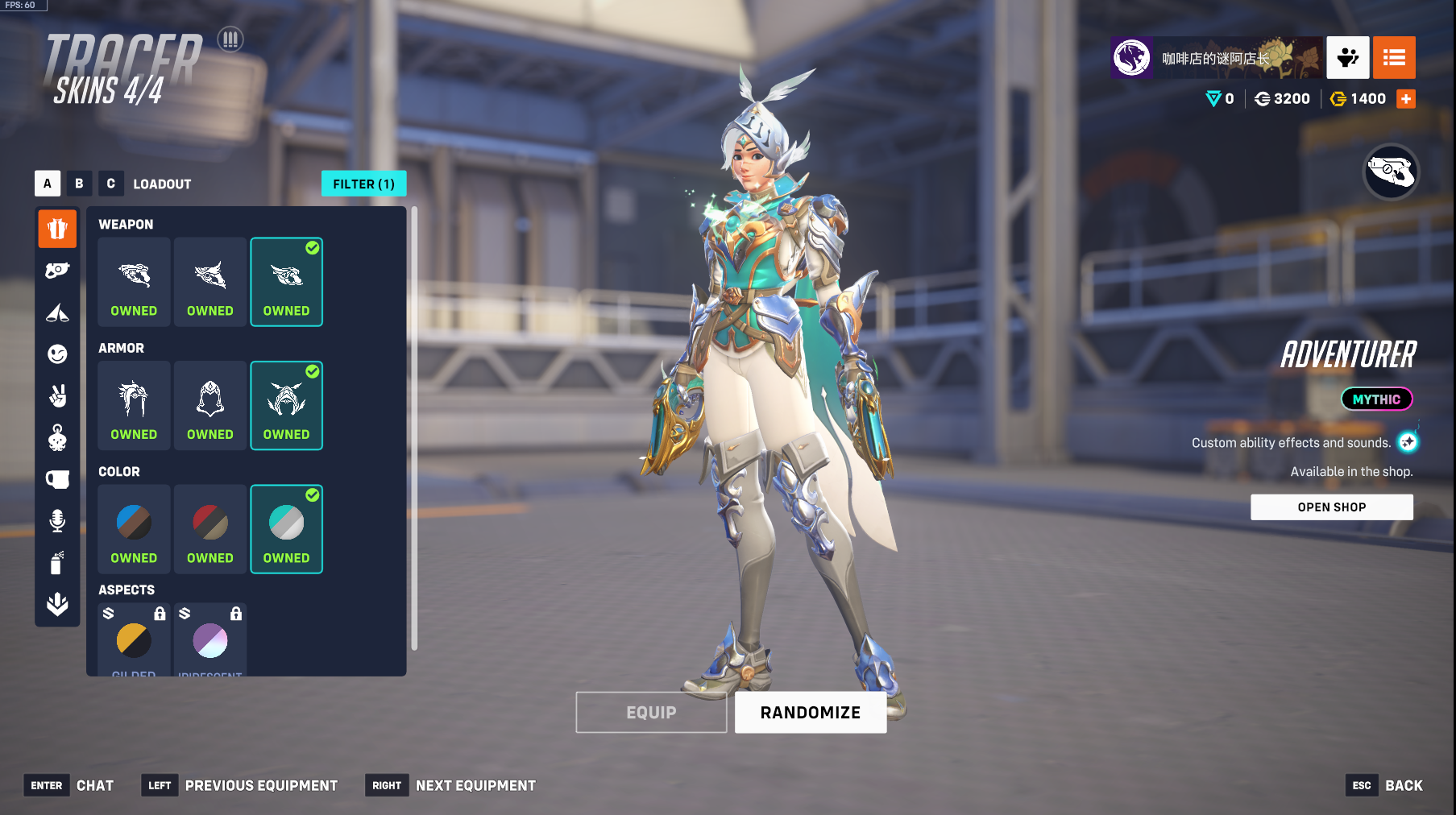Image resolution: width=1456 pixels, height=815 pixels.
Task: Open the emotes smiley face category
Action: tap(57, 354)
